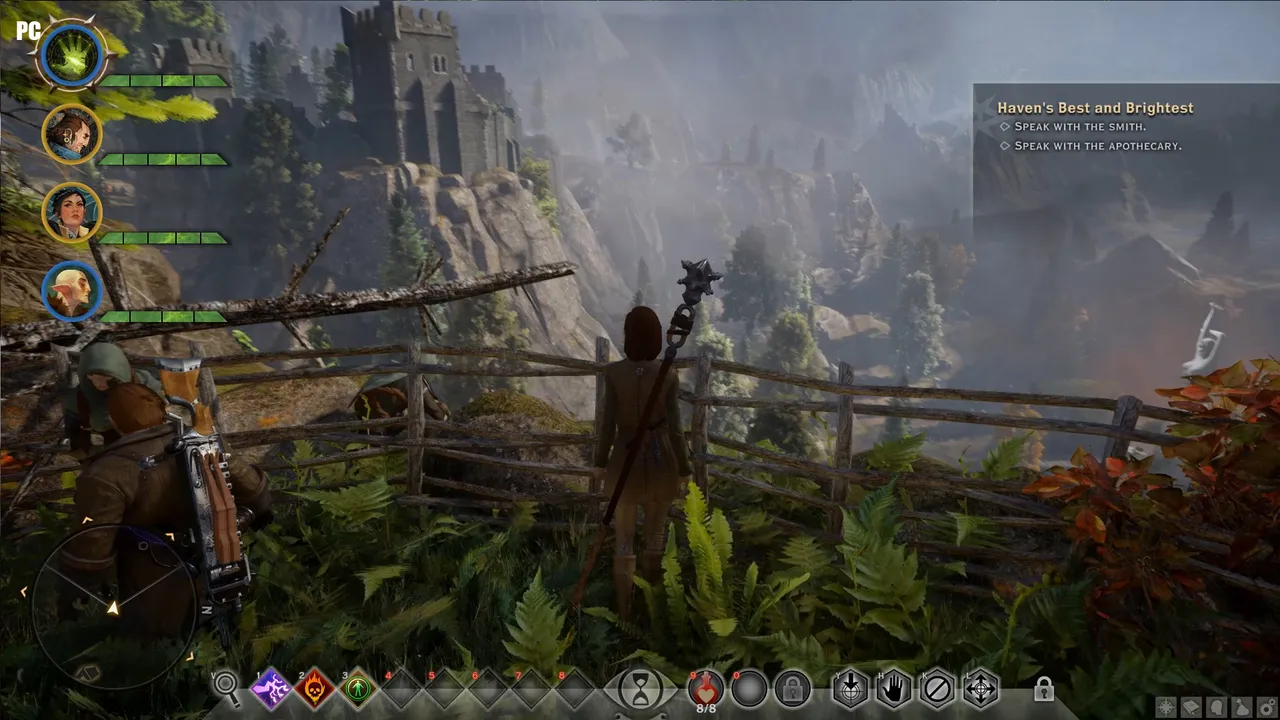Open the journal book icon
The height and width of the screenshot is (720, 1280).
1192,708
